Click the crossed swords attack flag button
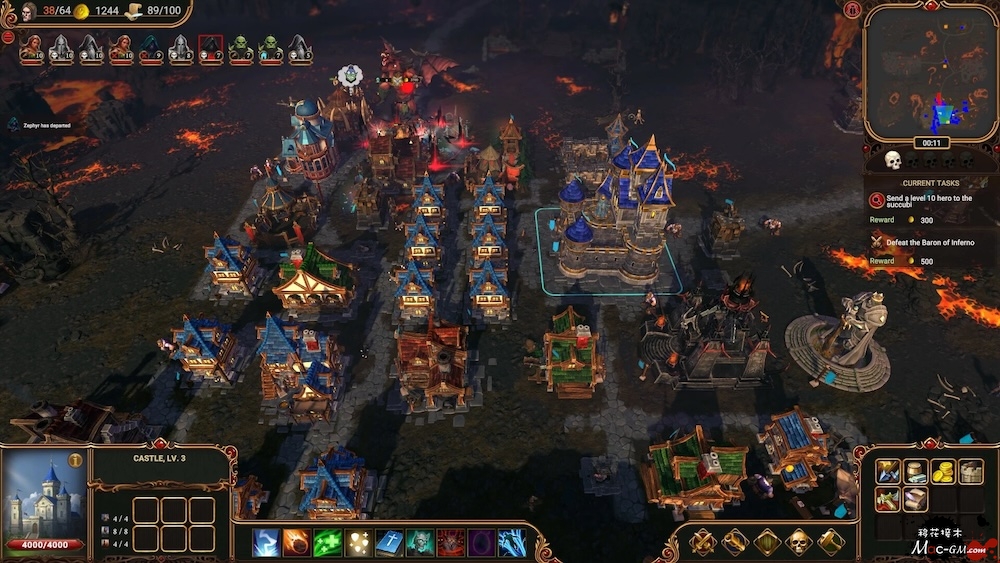The height and width of the screenshot is (563, 1000). pos(702,542)
